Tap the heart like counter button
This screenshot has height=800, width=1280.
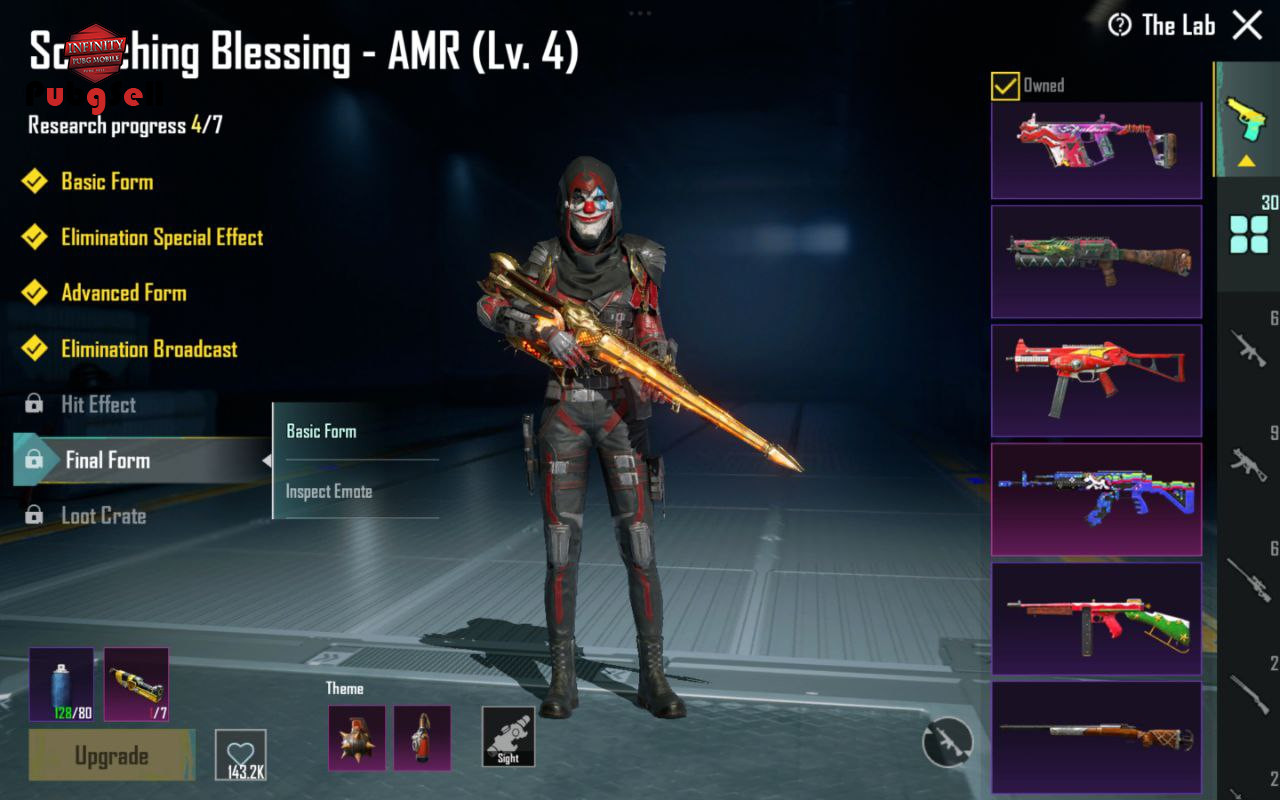coord(240,756)
